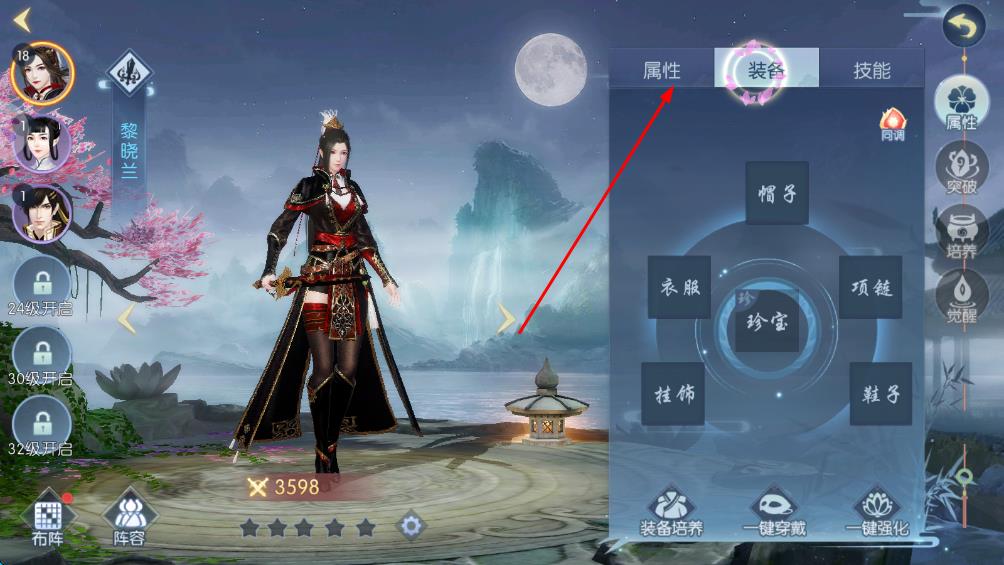Use the 一键强化 one-click enhance button
This screenshot has width=1004, height=565.
877,511
